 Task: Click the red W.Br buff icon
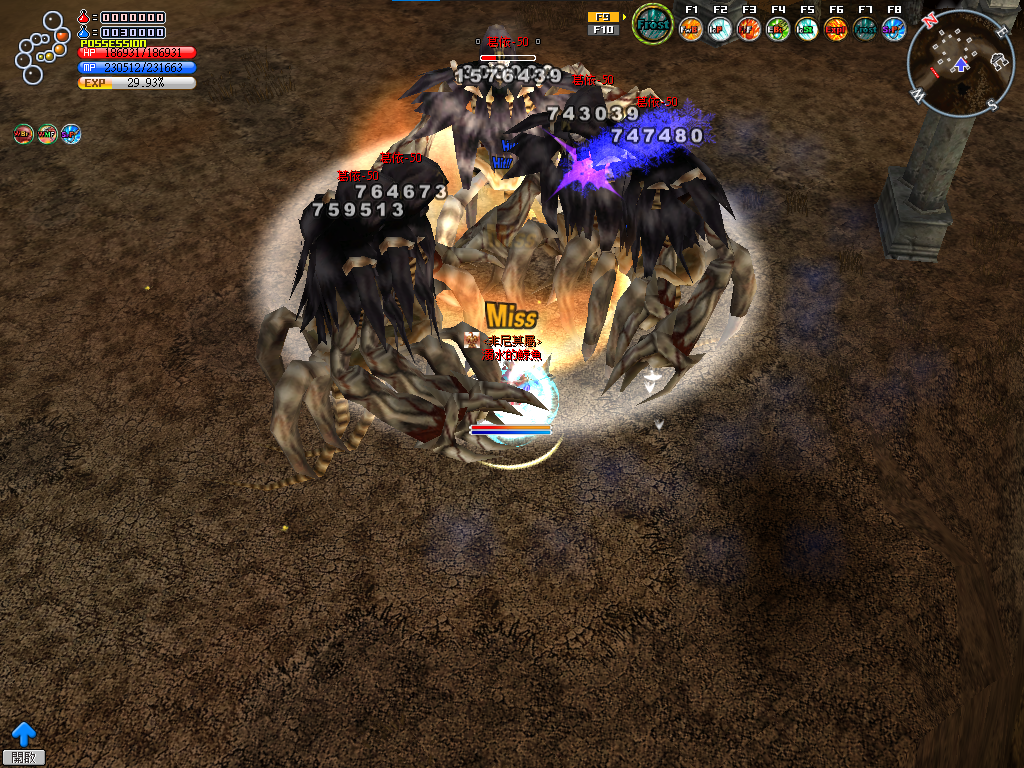click(x=23, y=134)
